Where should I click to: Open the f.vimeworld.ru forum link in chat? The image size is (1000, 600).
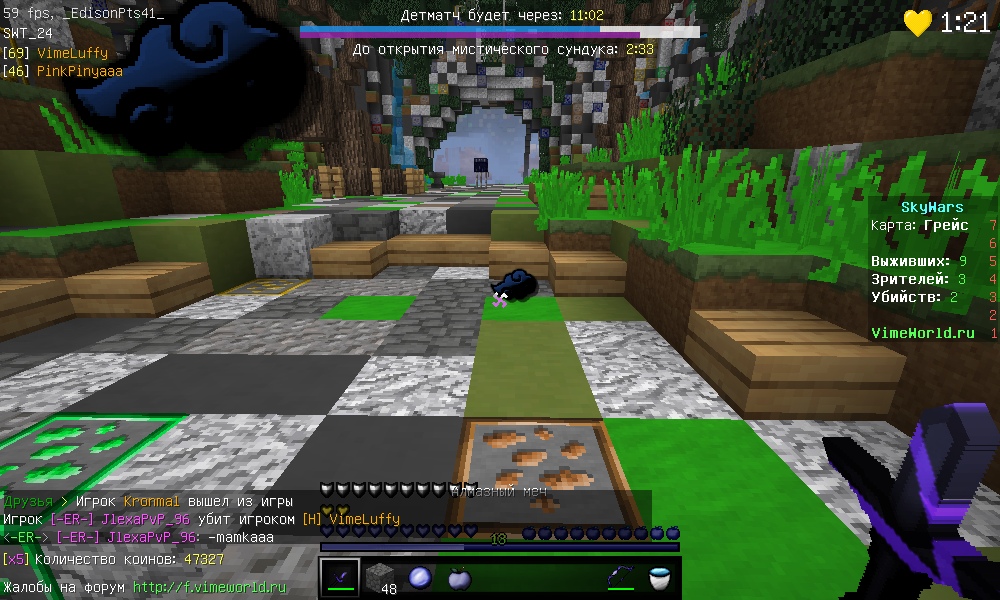point(210,587)
